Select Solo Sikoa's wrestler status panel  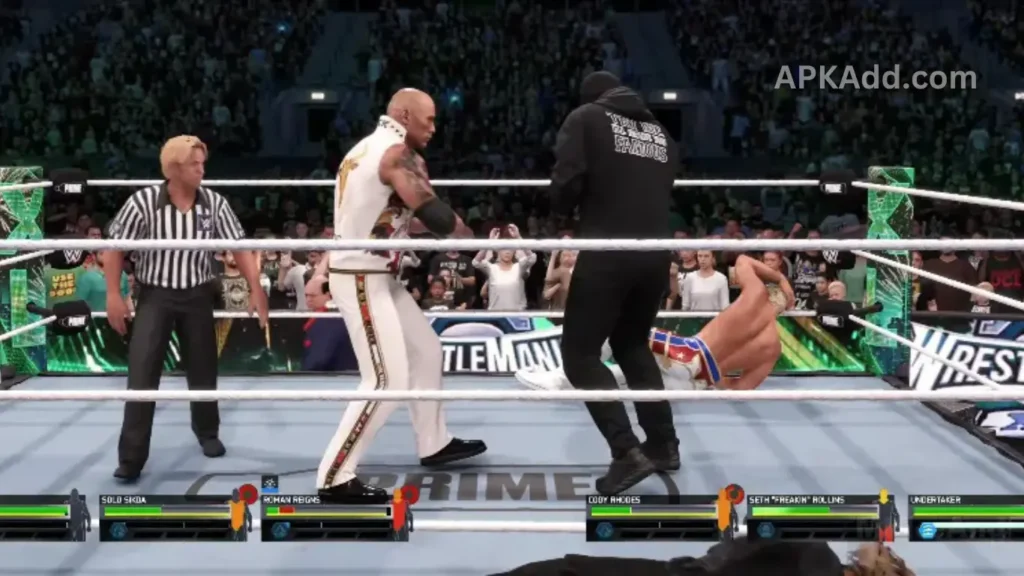click(x=165, y=517)
